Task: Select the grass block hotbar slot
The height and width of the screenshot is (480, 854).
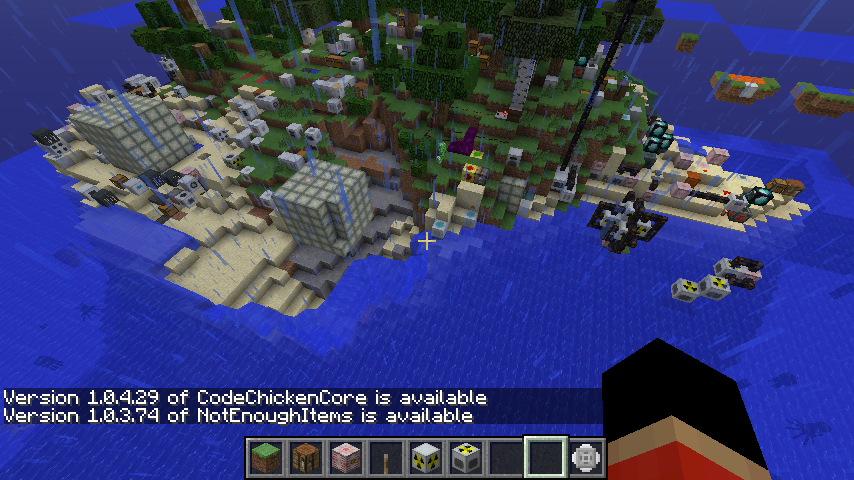Action: tap(266, 458)
